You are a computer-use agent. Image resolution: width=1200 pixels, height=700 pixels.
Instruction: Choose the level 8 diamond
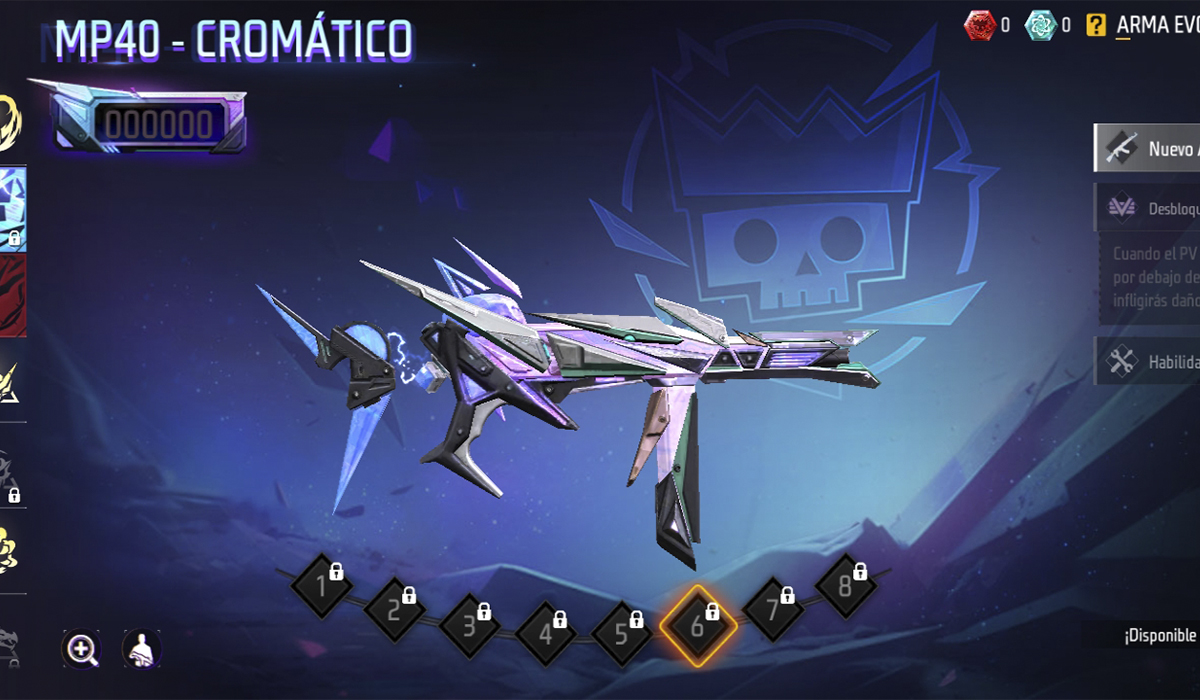(x=846, y=587)
